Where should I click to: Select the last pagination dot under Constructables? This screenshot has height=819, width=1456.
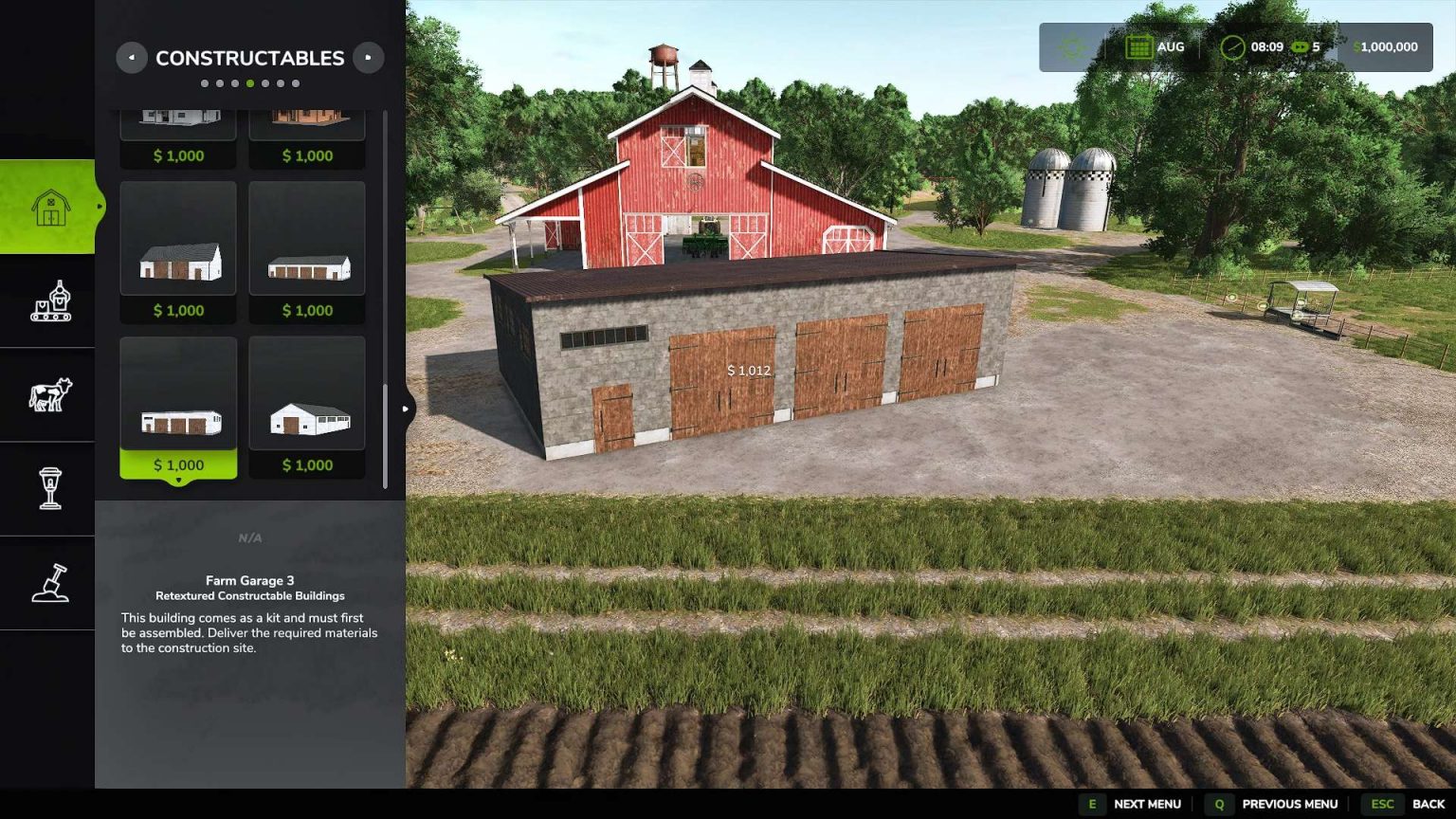(297, 83)
